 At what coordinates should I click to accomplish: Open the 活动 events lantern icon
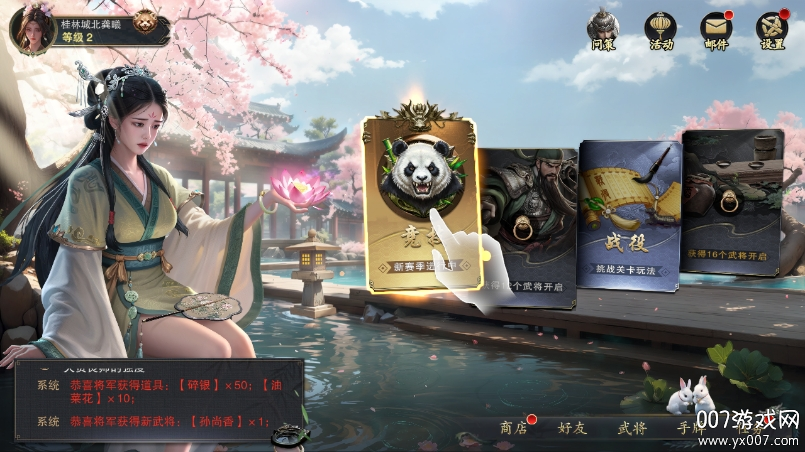pos(660,29)
